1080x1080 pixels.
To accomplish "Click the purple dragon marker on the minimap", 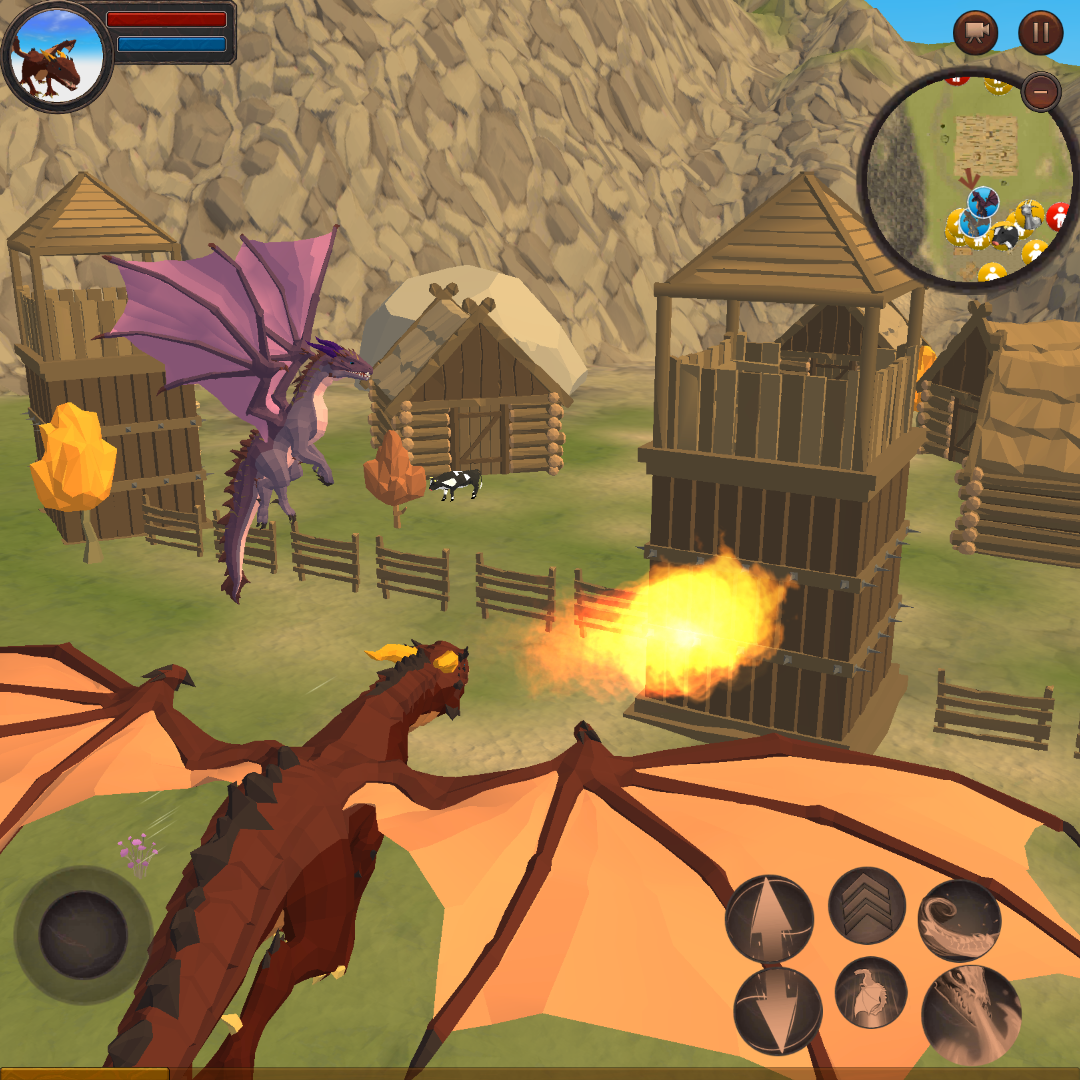I will point(983,203).
